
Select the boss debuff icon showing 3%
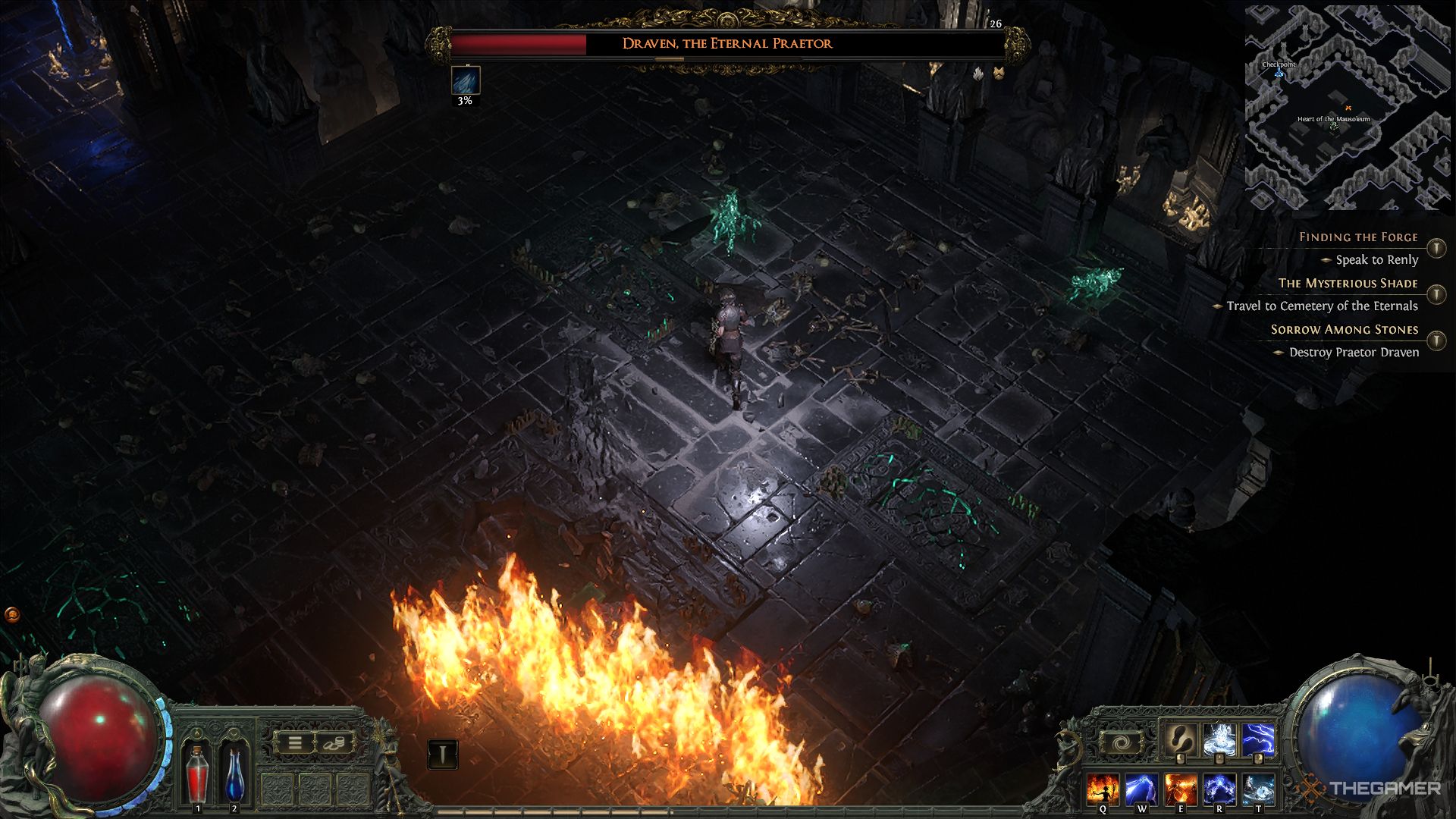click(465, 80)
